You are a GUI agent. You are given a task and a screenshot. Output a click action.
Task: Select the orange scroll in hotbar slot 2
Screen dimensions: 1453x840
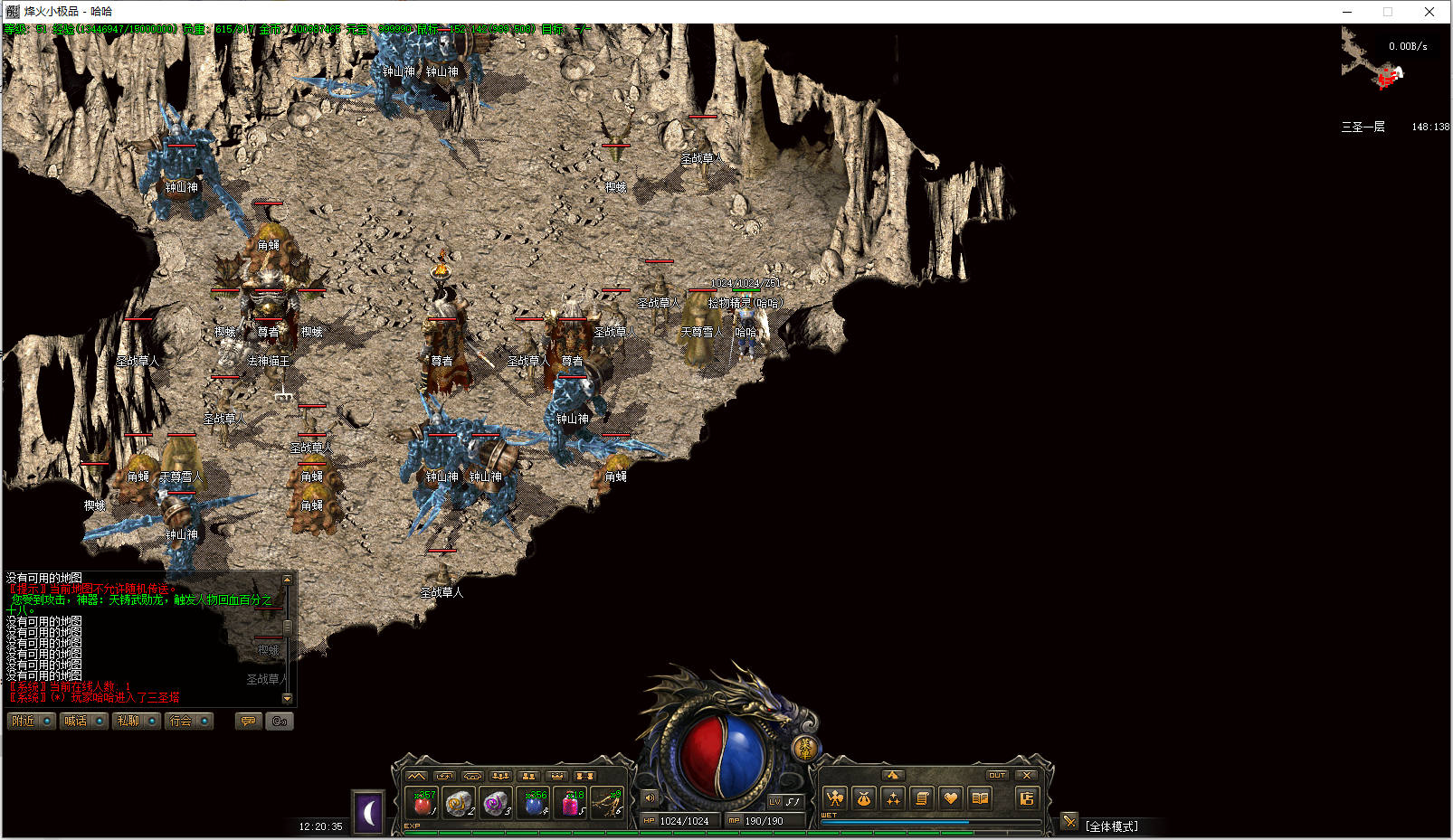coord(460,802)
